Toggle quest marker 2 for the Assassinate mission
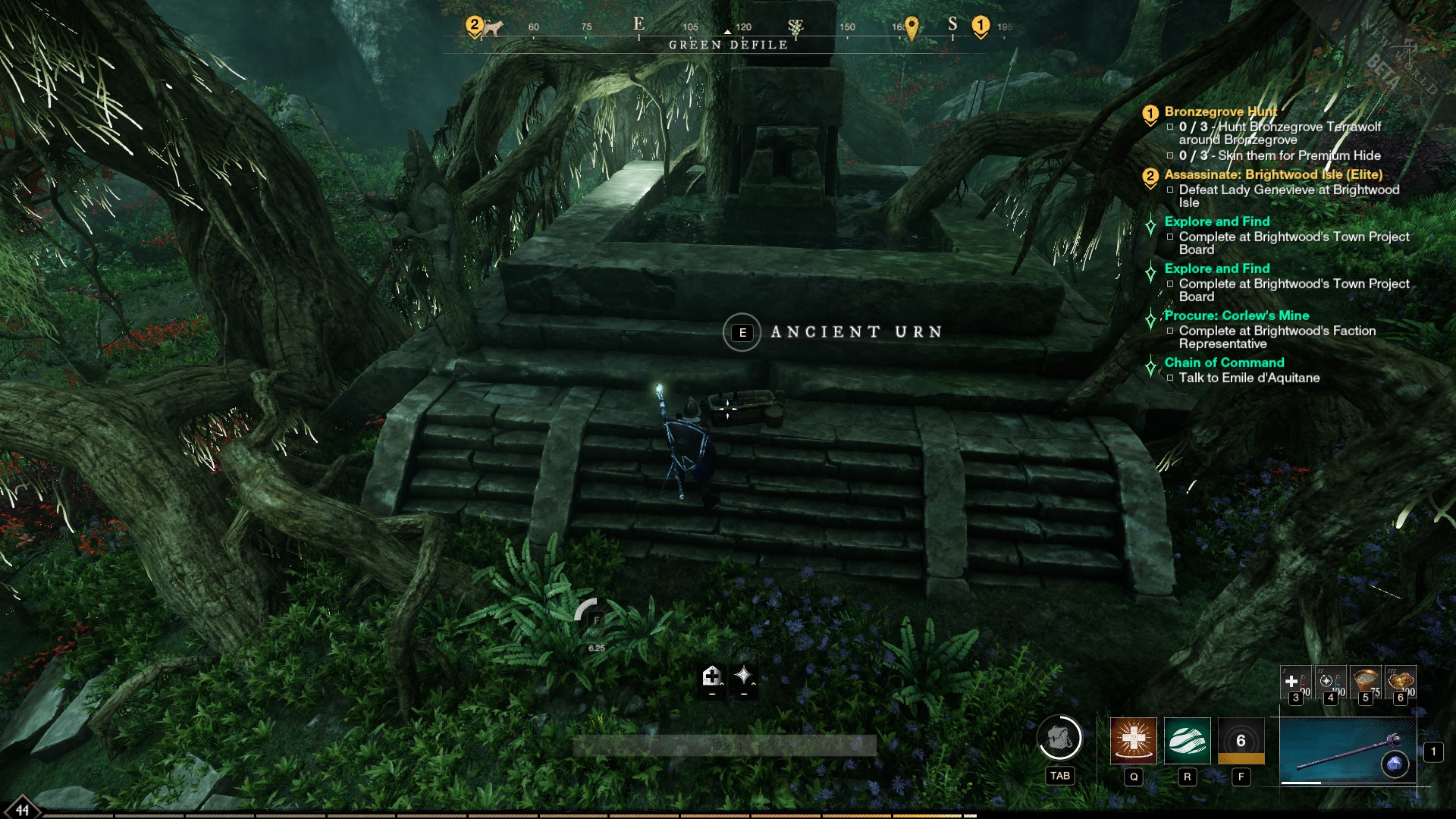1456x819 pixels. [1150, 175]
